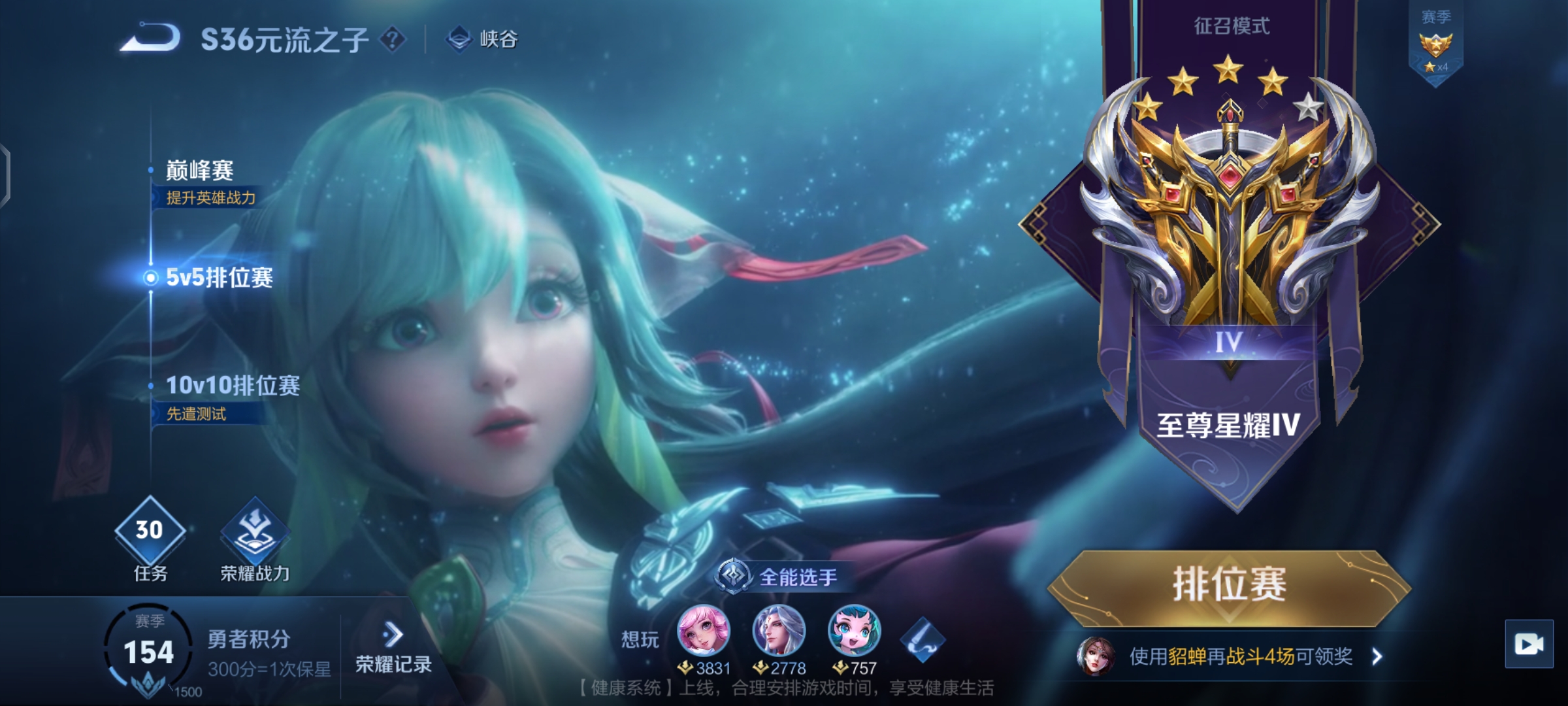Choose the teal-haired hero portrait
The height and width of the screenshot is (706, 1568).
854,631
